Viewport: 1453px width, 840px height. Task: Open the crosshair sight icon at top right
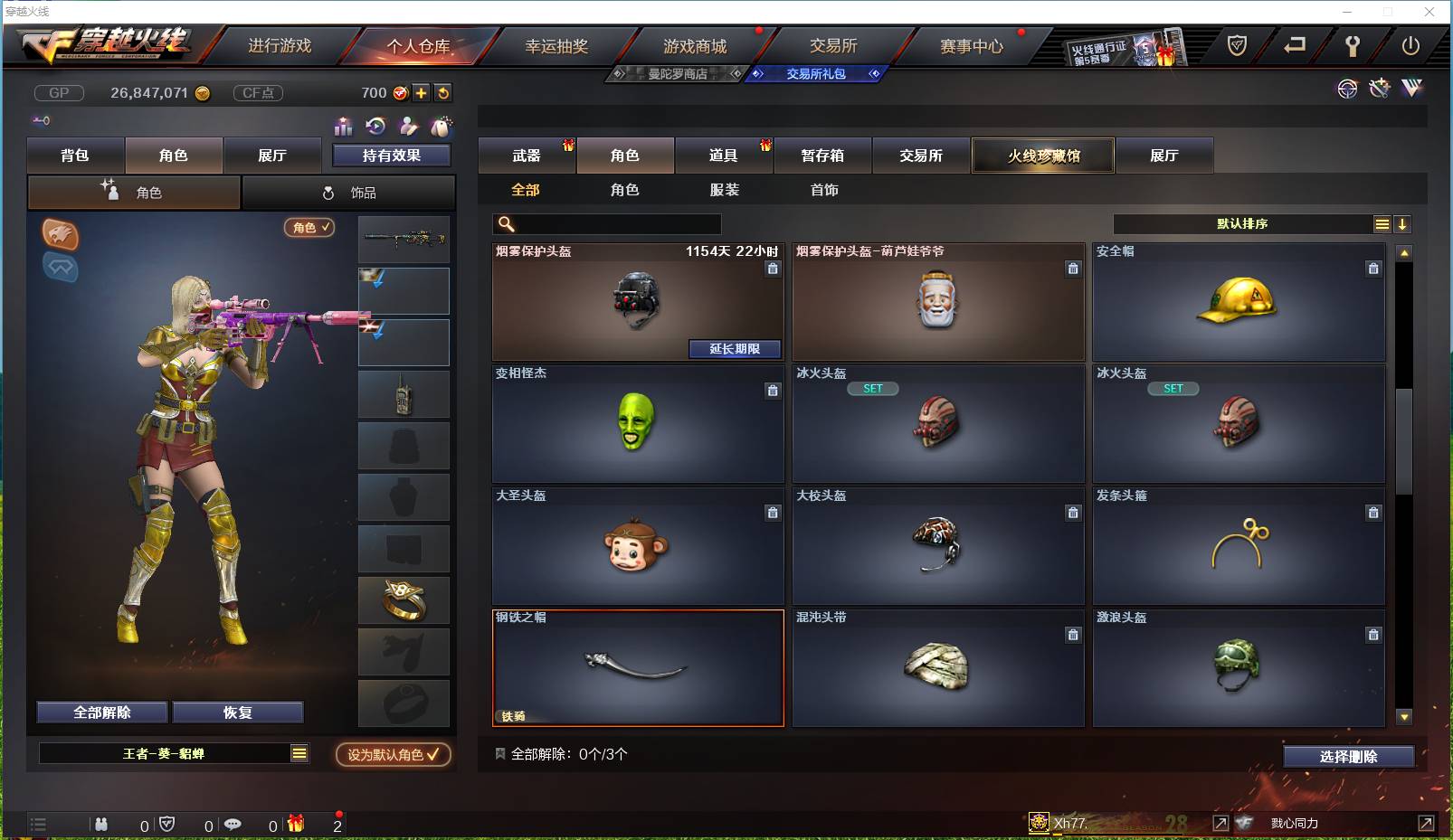[x=1348, y=89]
